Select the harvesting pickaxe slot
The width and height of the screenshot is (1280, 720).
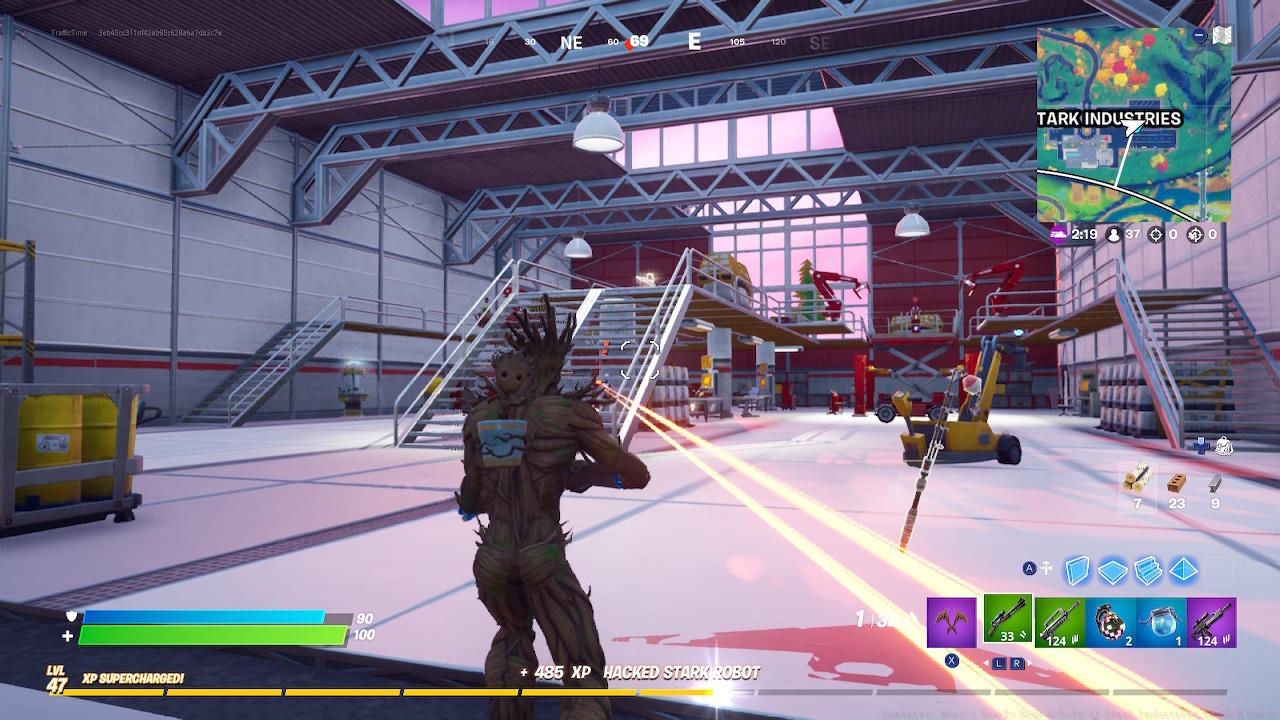tap(951, 622)
